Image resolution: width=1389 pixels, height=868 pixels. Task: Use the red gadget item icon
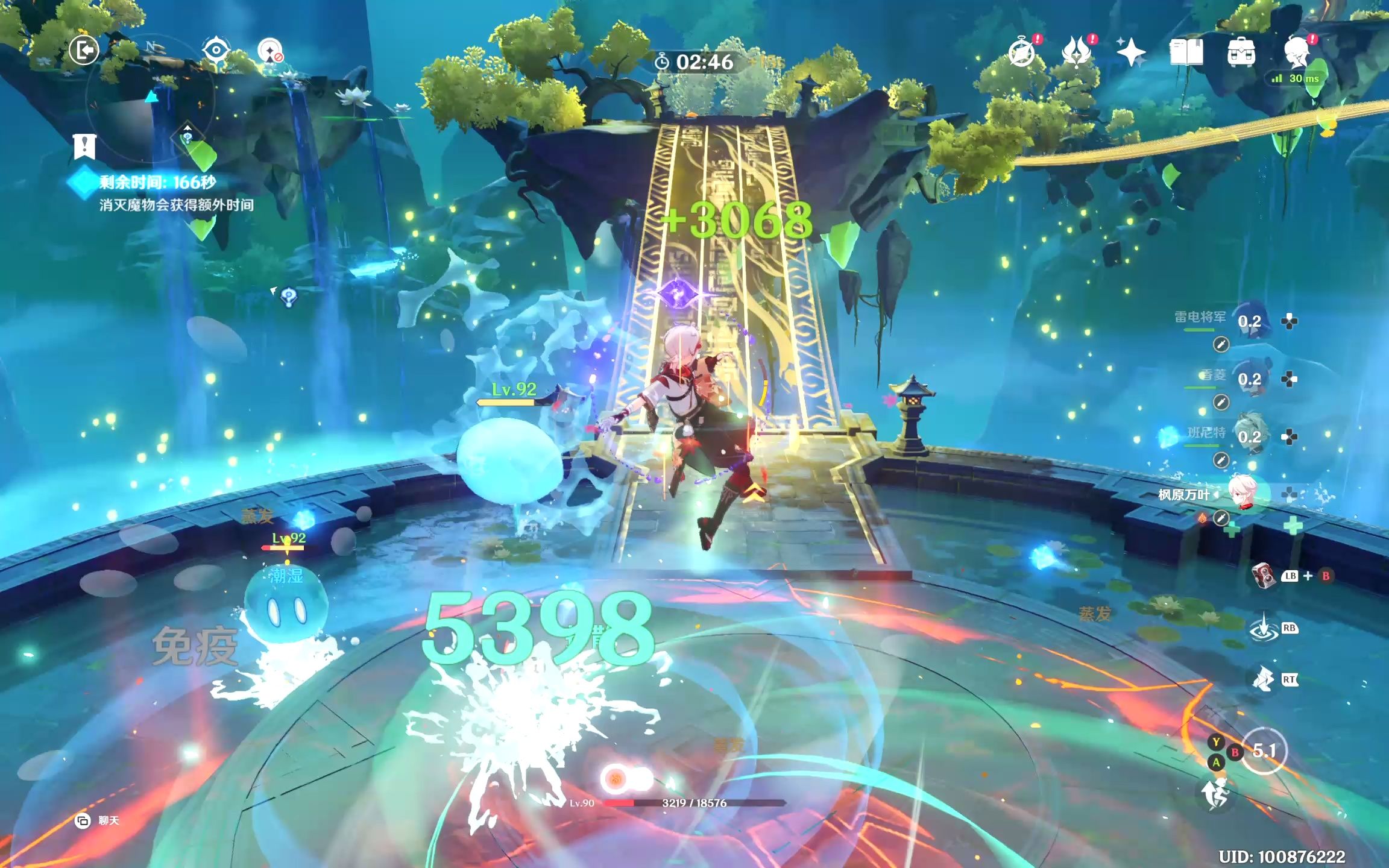(1262, 576)
